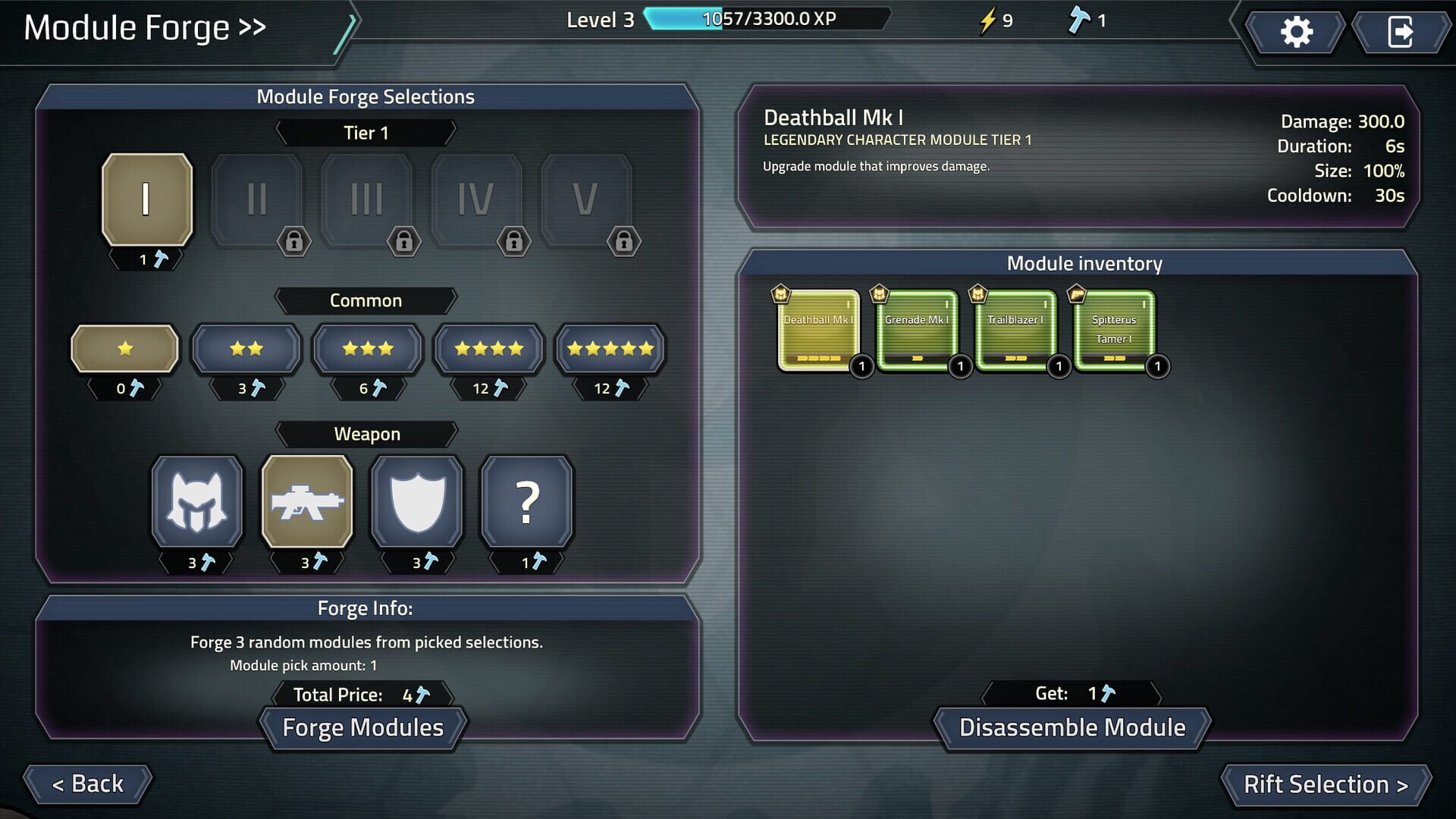Viewport: 1456px width, 819px height.
Task: Unlock the Tier II locked slot
Action: (x=256, y=199)
